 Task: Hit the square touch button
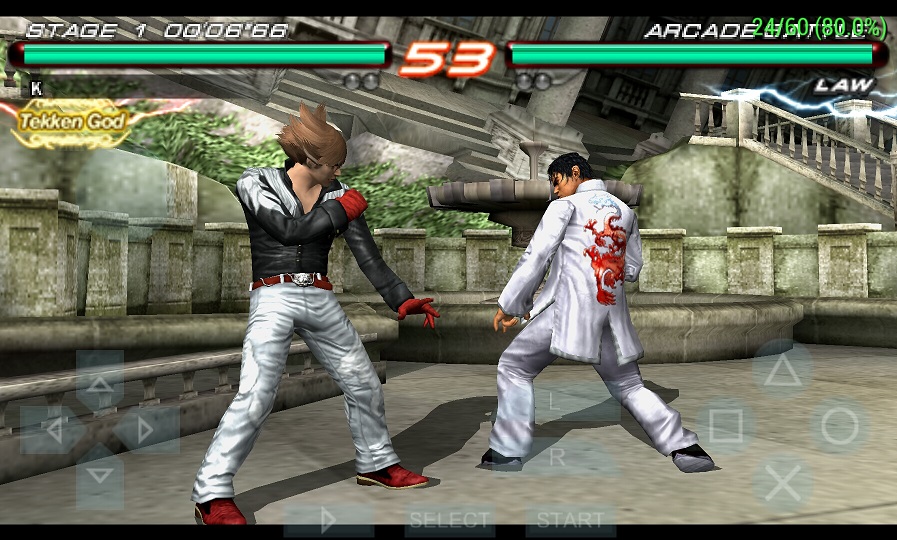coord(726,427)
